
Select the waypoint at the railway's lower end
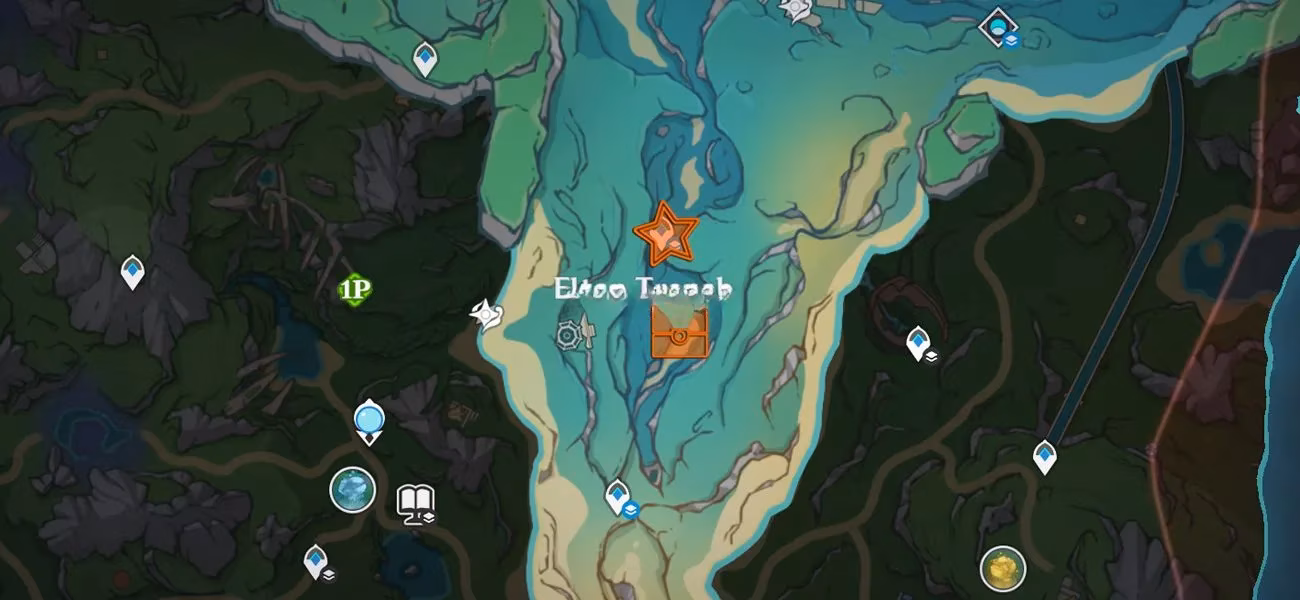point(1045,457)
